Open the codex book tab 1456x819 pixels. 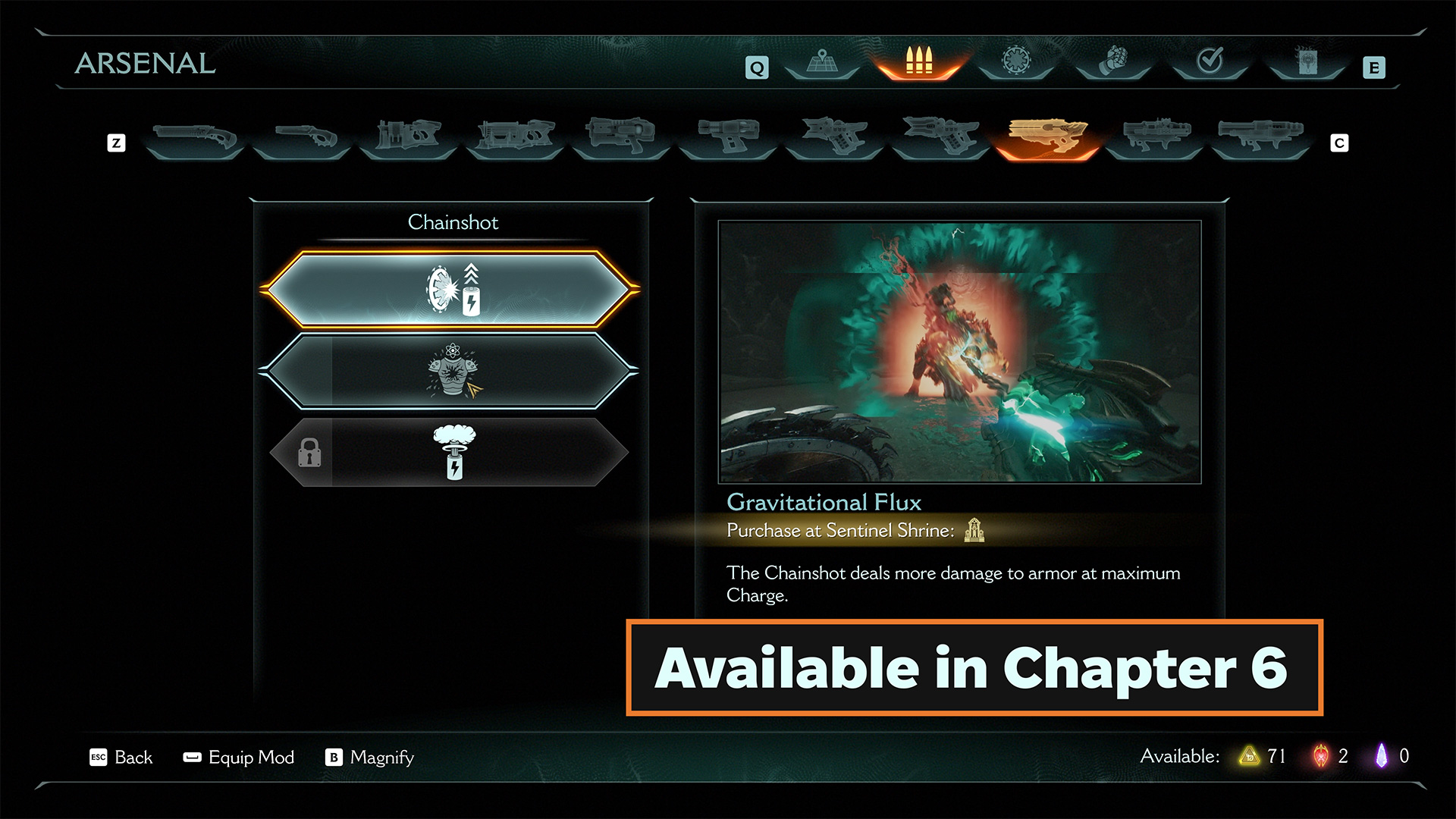pos(1307,62)
